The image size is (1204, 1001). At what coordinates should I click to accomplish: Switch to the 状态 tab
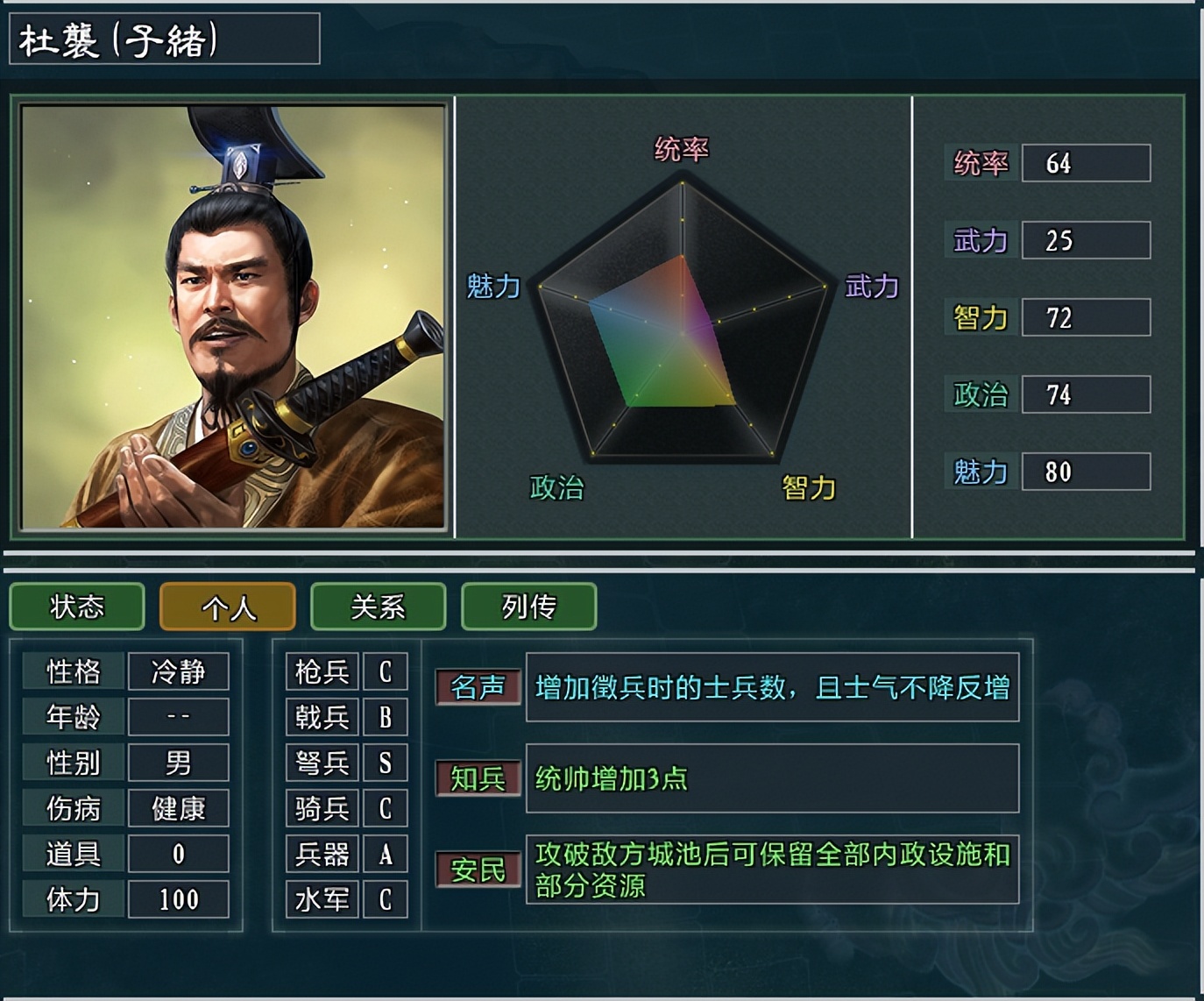[76, 607]
